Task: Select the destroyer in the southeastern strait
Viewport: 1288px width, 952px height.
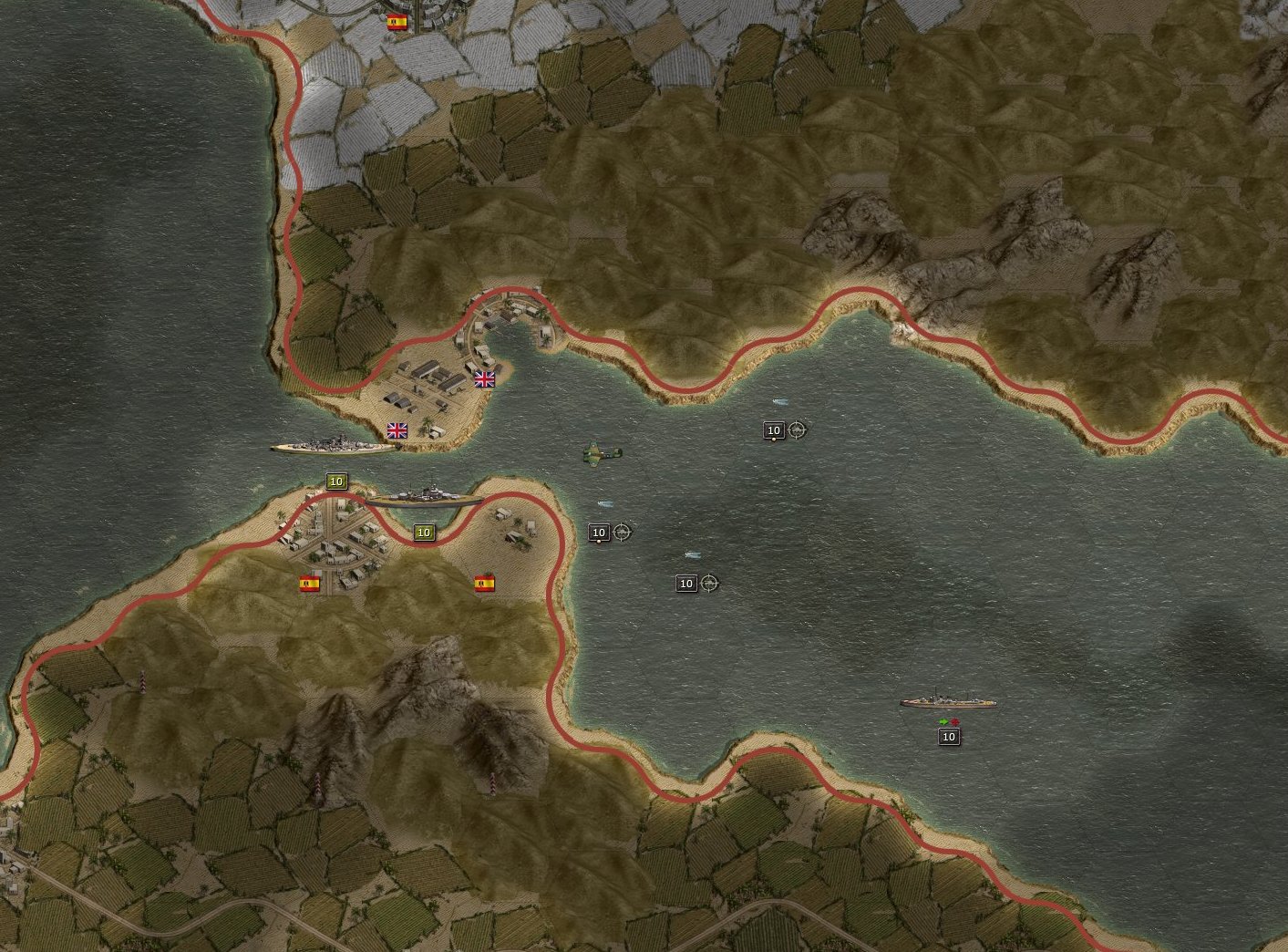Action: (948, 703)
